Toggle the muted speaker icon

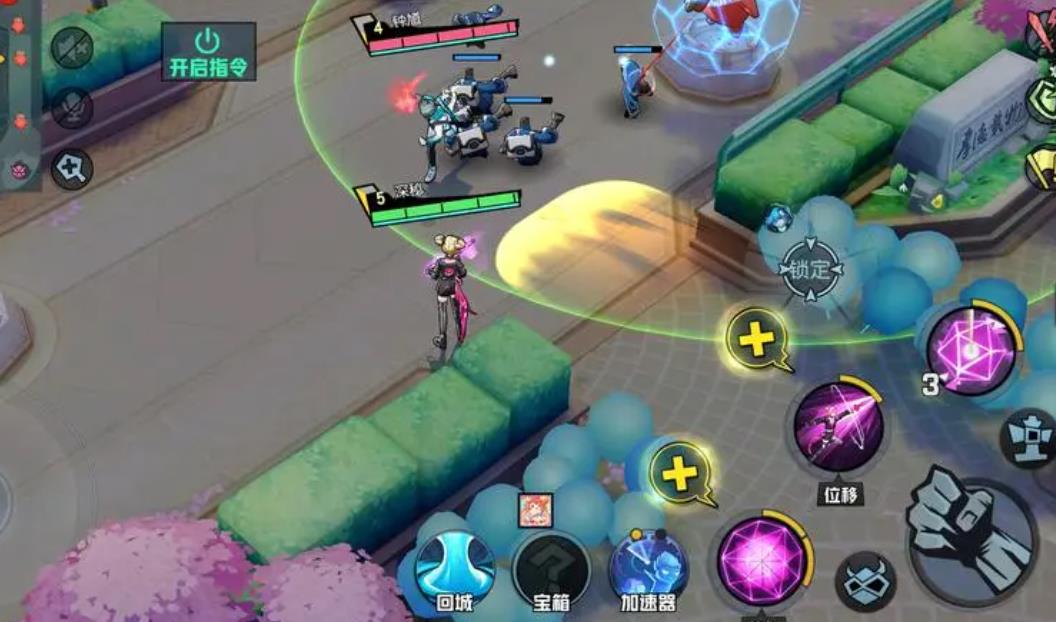[x=72, y=48]
